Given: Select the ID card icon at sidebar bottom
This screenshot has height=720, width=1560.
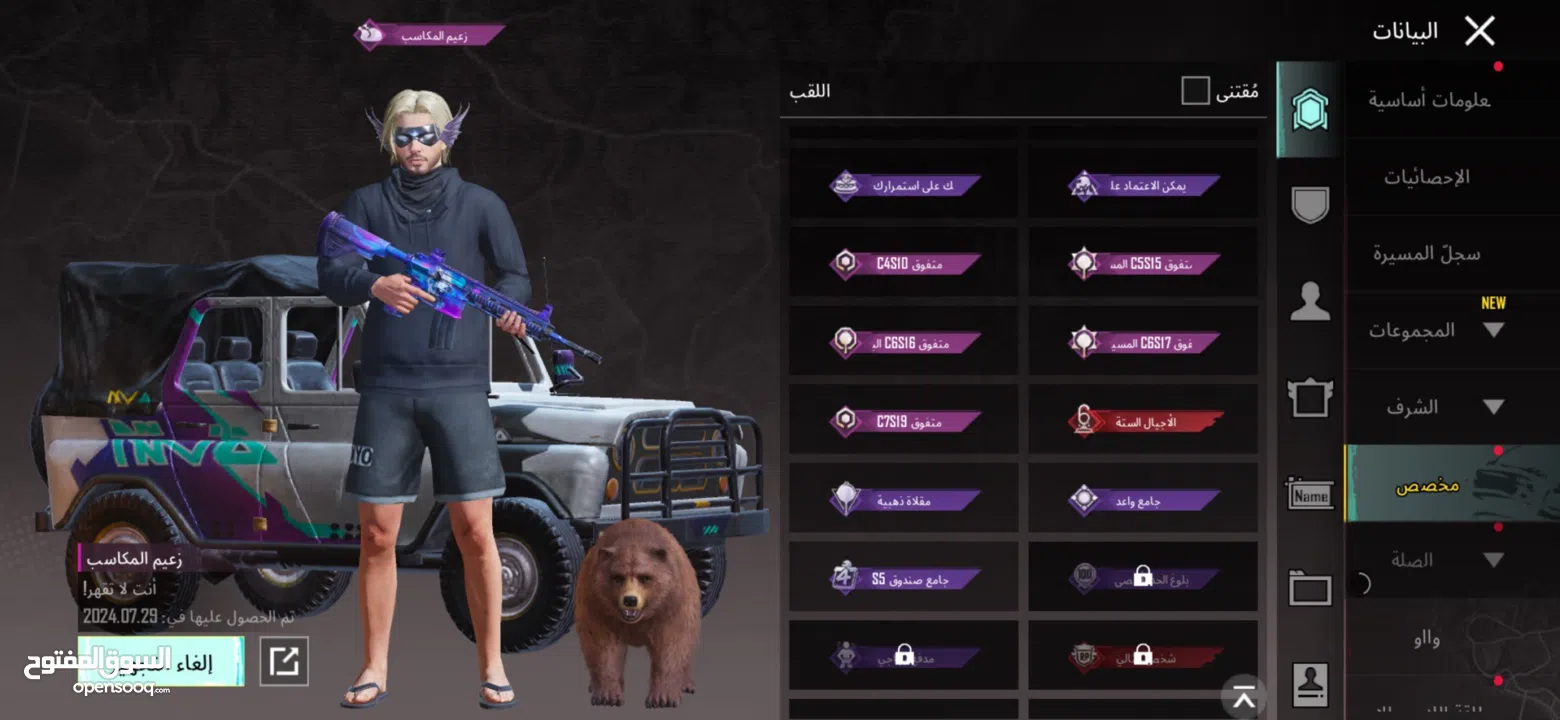Looking at the screenshot, I should pos(1308,682).
